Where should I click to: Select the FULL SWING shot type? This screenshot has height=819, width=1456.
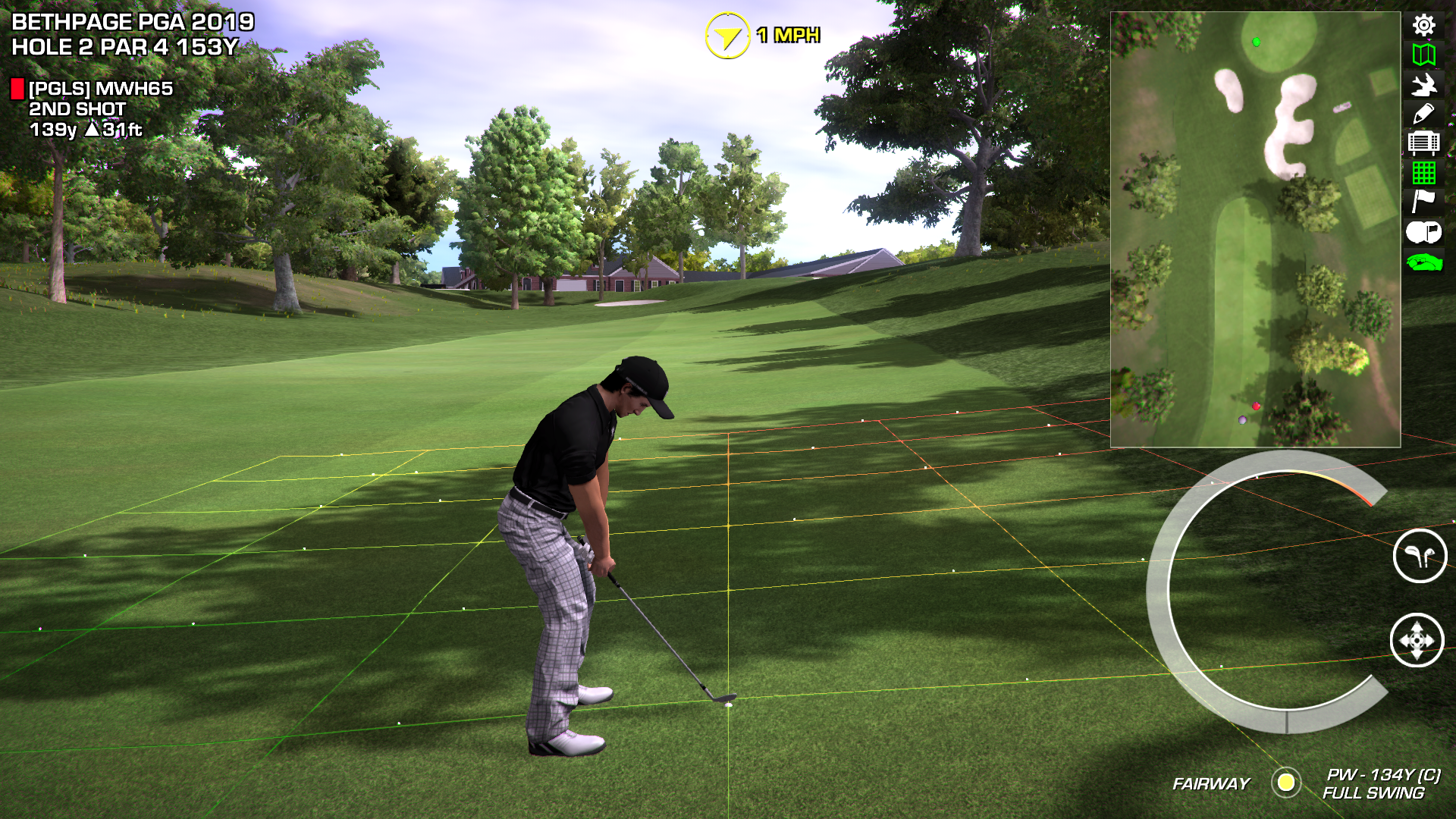point(1373,793)
